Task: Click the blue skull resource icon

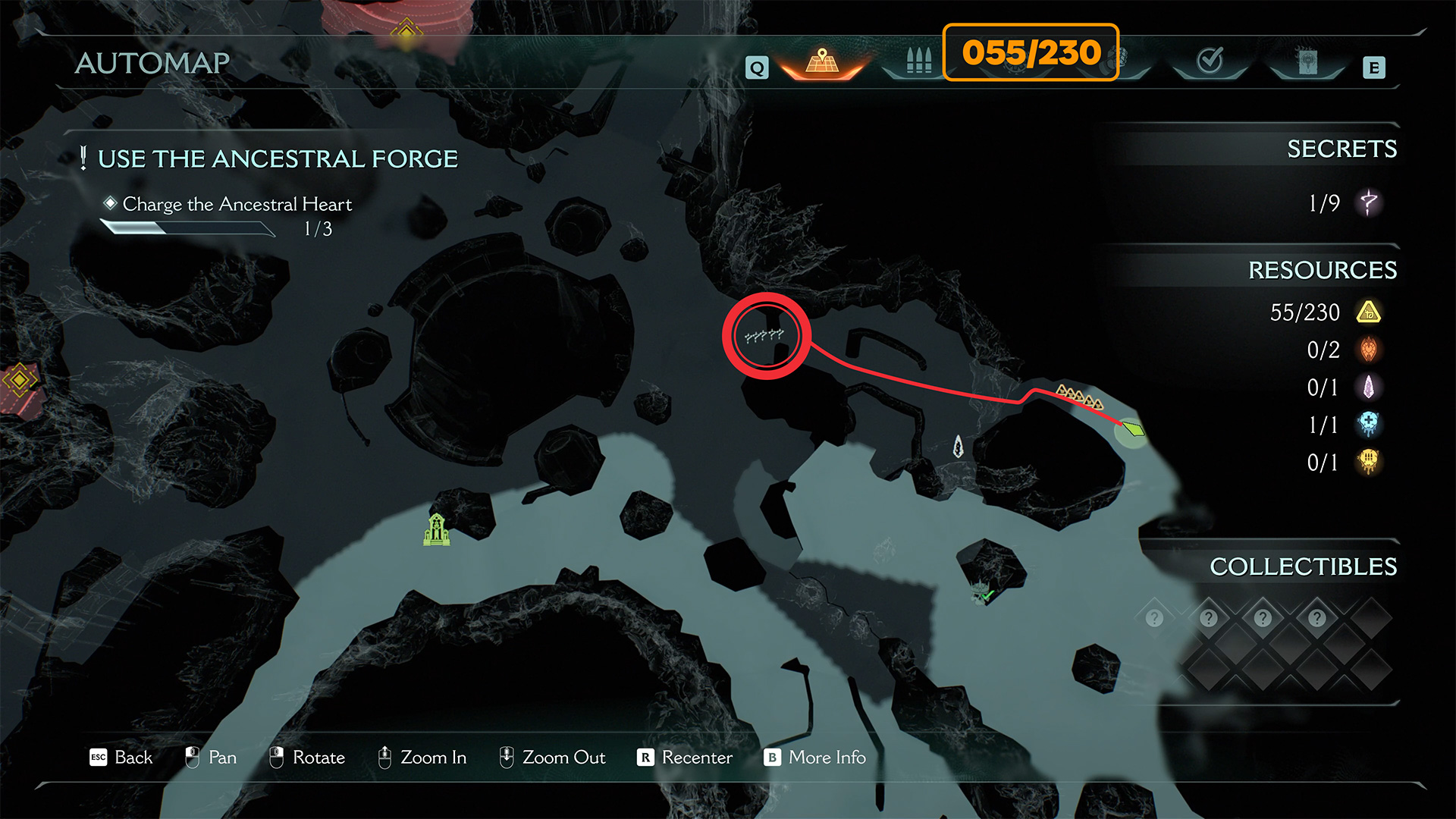Action: tap(1369, 425)
